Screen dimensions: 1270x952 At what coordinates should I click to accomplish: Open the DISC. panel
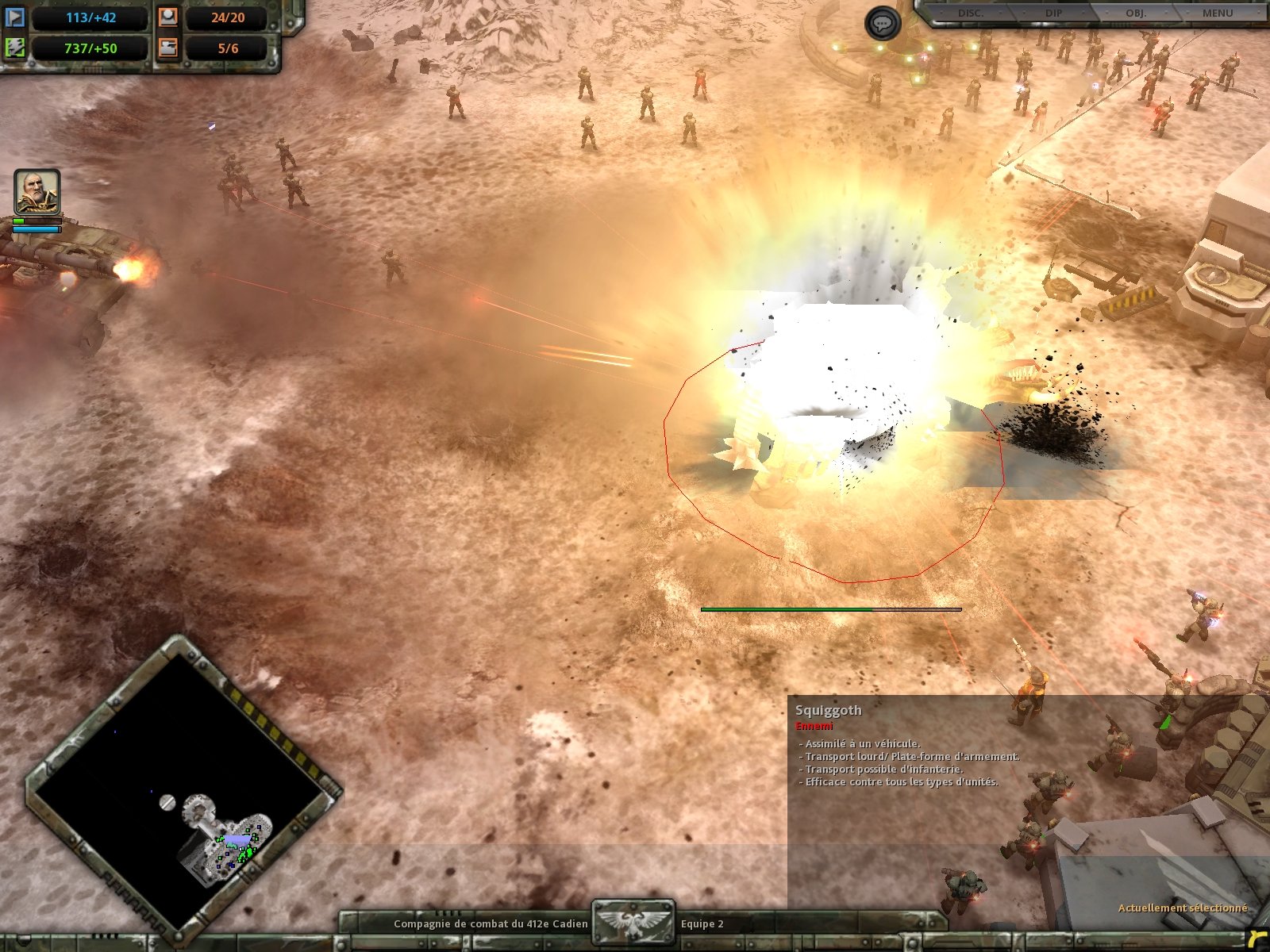tap(972, 13)
